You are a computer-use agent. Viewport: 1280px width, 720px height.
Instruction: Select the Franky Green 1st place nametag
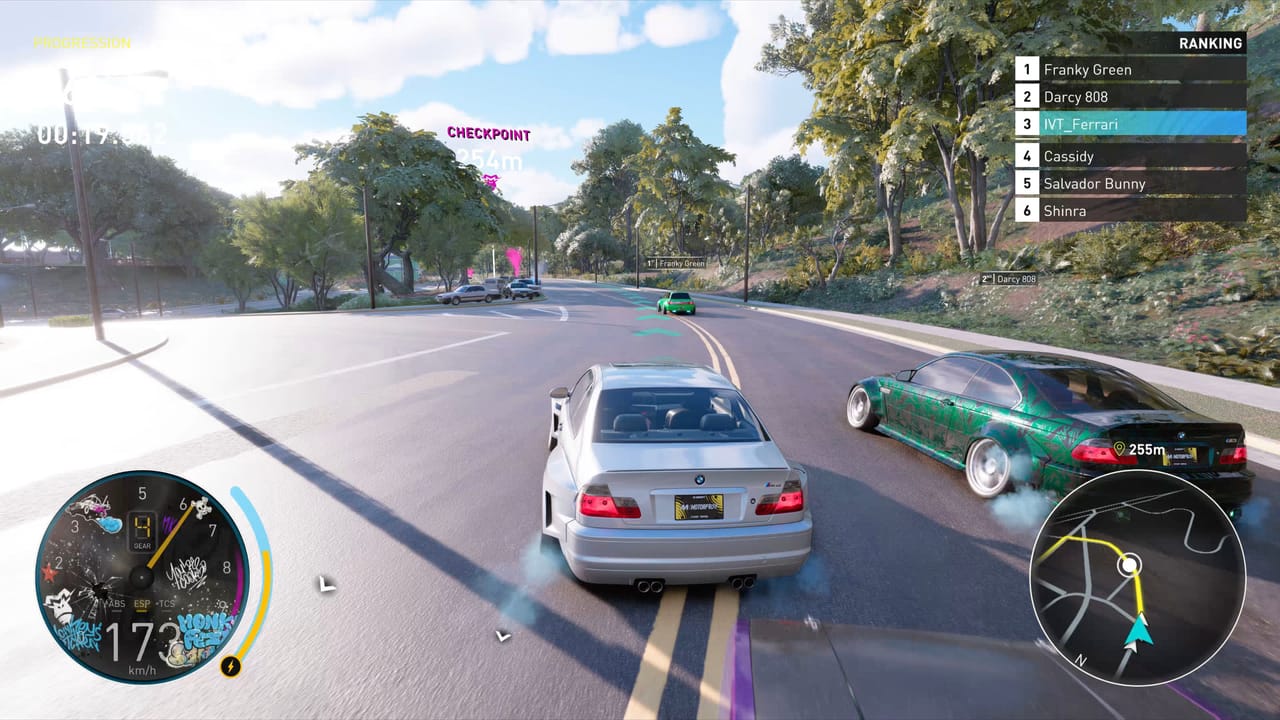point(676,263)
